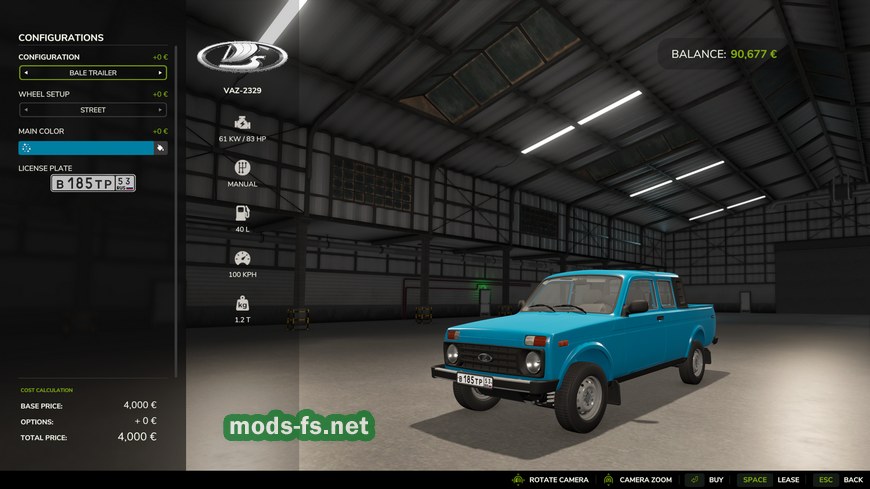Select the previous Configuration option arrow
Screen dimensions: 870x489
pyautogui.click(x=25, y=73)
